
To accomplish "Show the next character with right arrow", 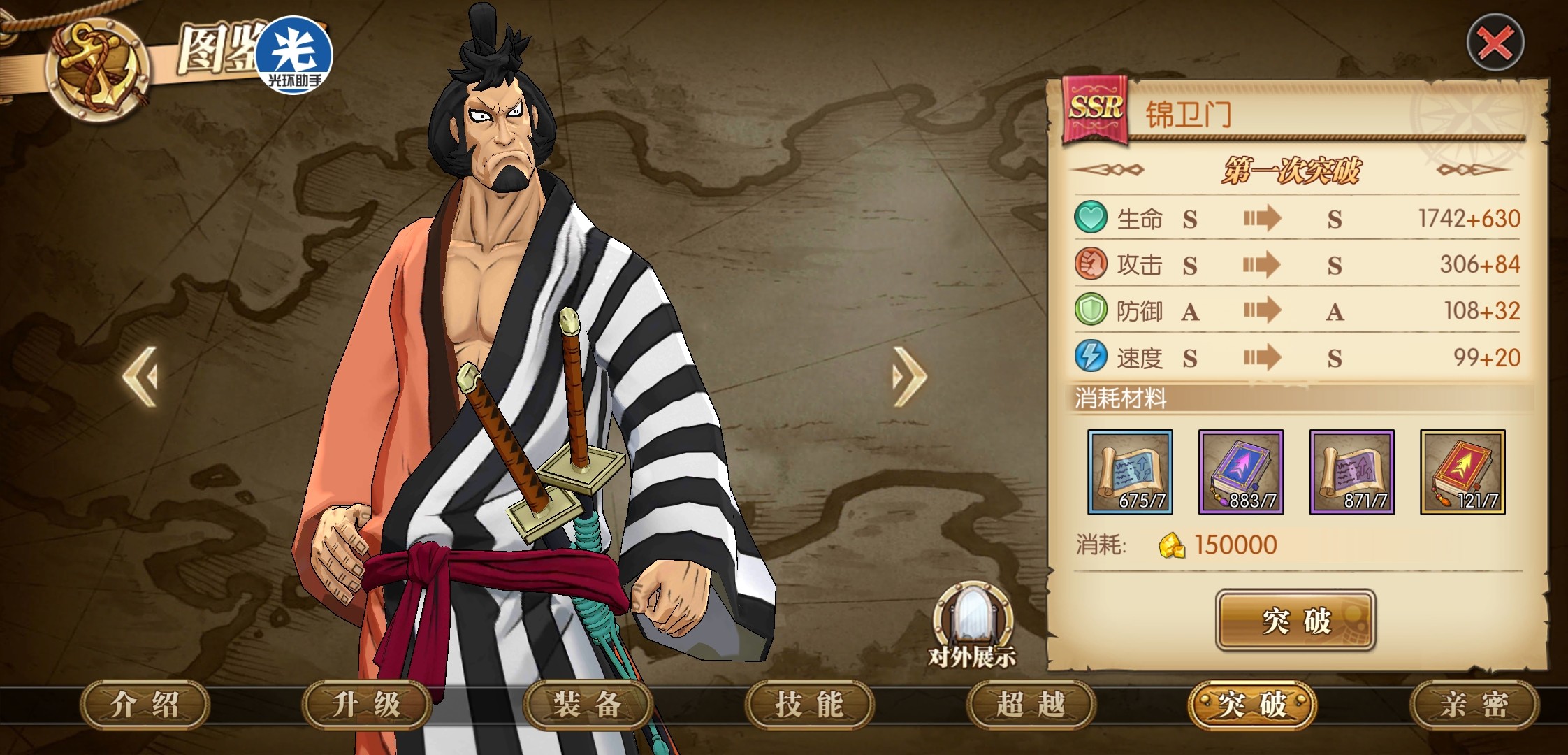I will pyautogui.click(x=909, y=376).
